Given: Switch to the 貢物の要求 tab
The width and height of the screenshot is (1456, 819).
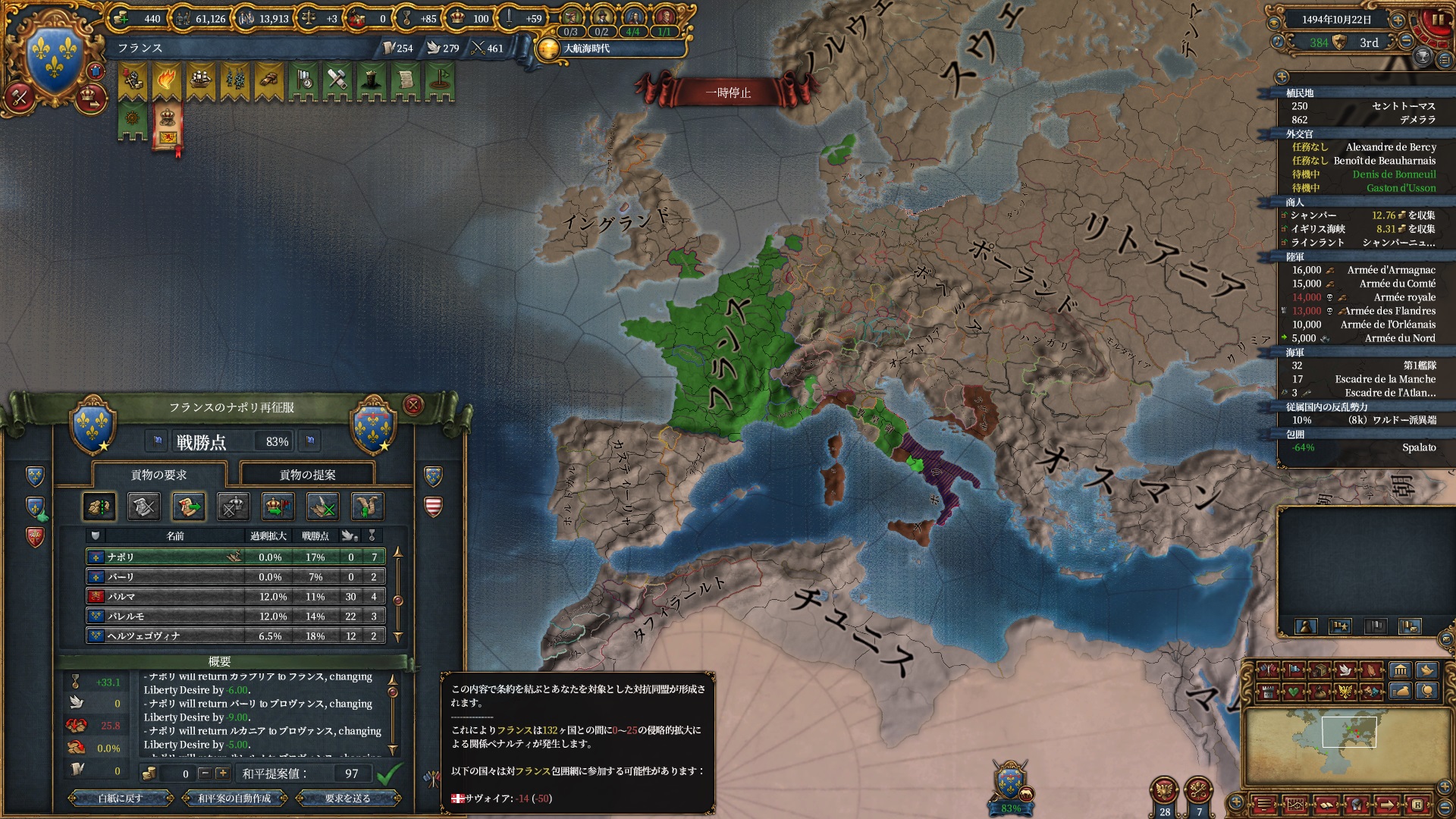Looking at the screenshot, I should tap(158, 475).
